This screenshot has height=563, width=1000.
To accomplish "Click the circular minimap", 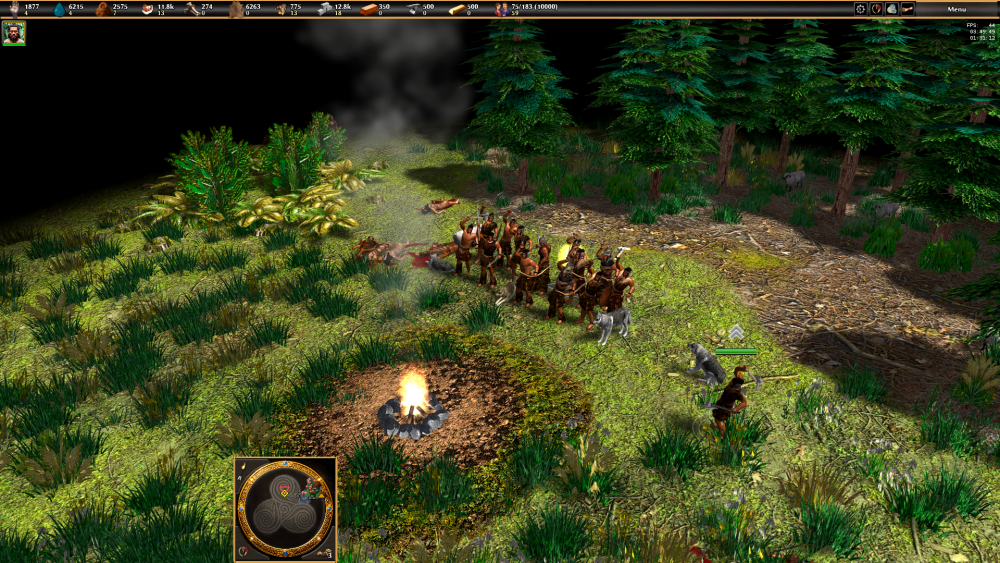I will click(x=285, y=509).
